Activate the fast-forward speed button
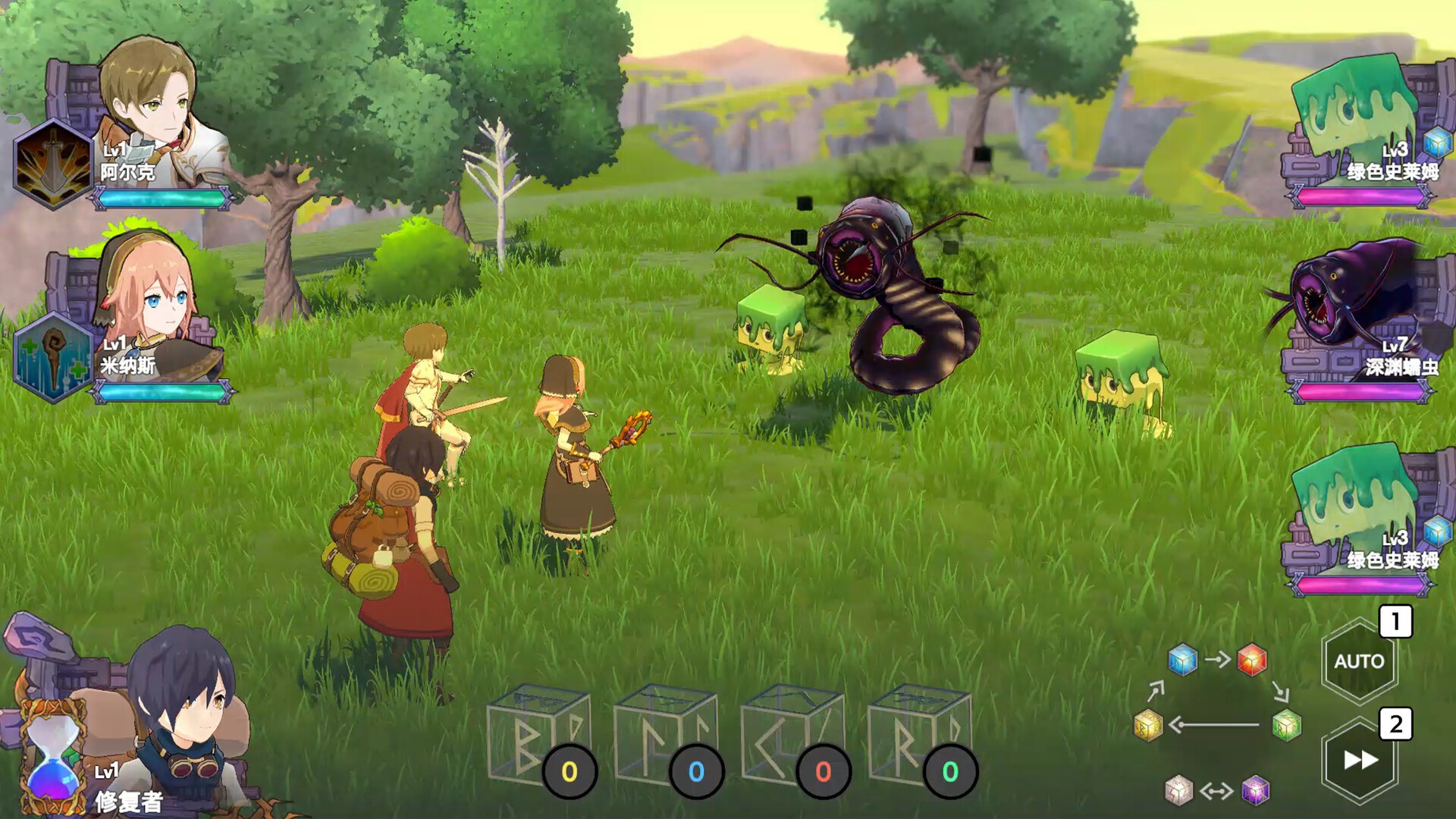 coord(1360,760)
